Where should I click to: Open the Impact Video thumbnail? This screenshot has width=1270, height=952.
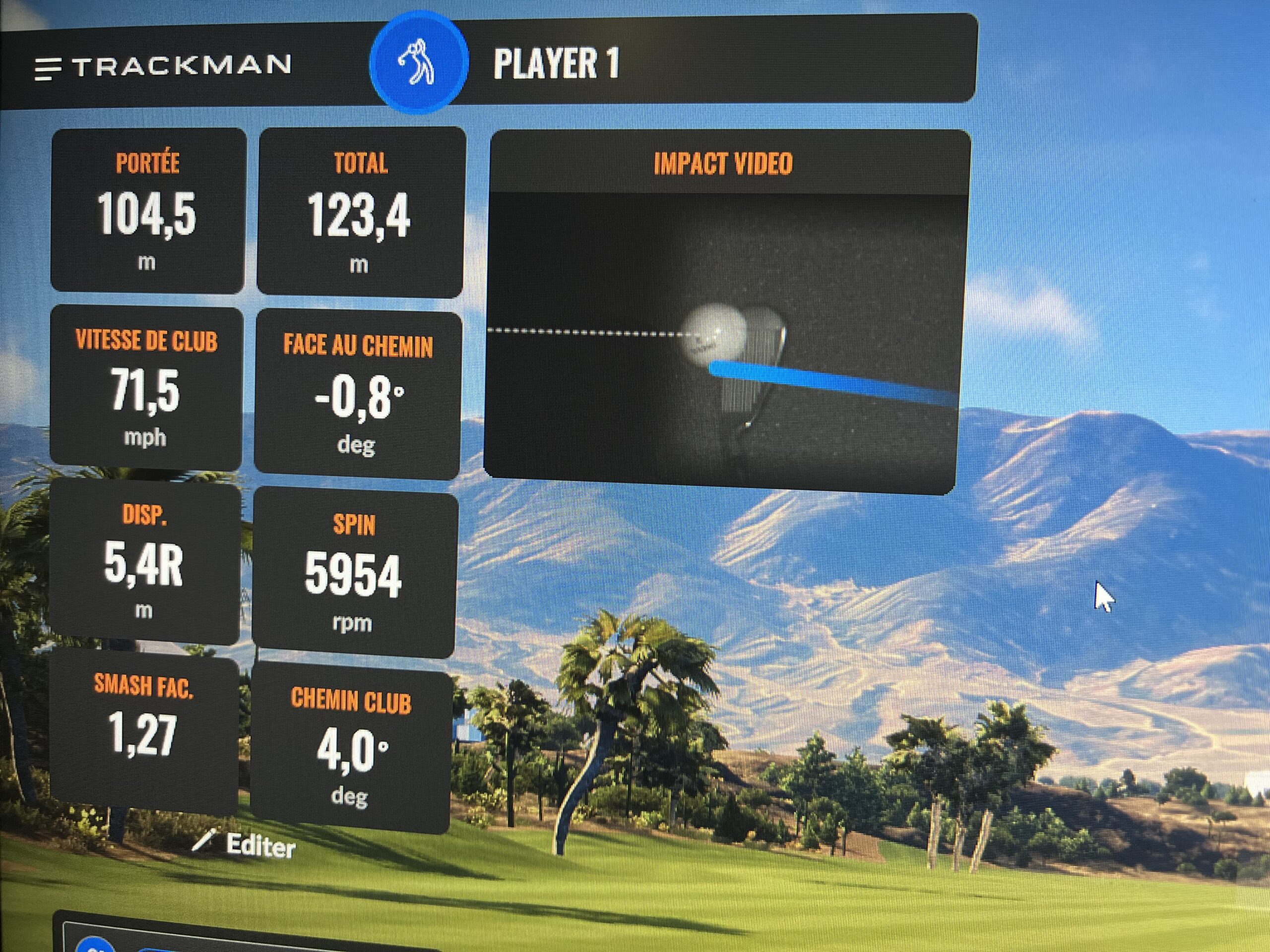(x=723, y=336)
